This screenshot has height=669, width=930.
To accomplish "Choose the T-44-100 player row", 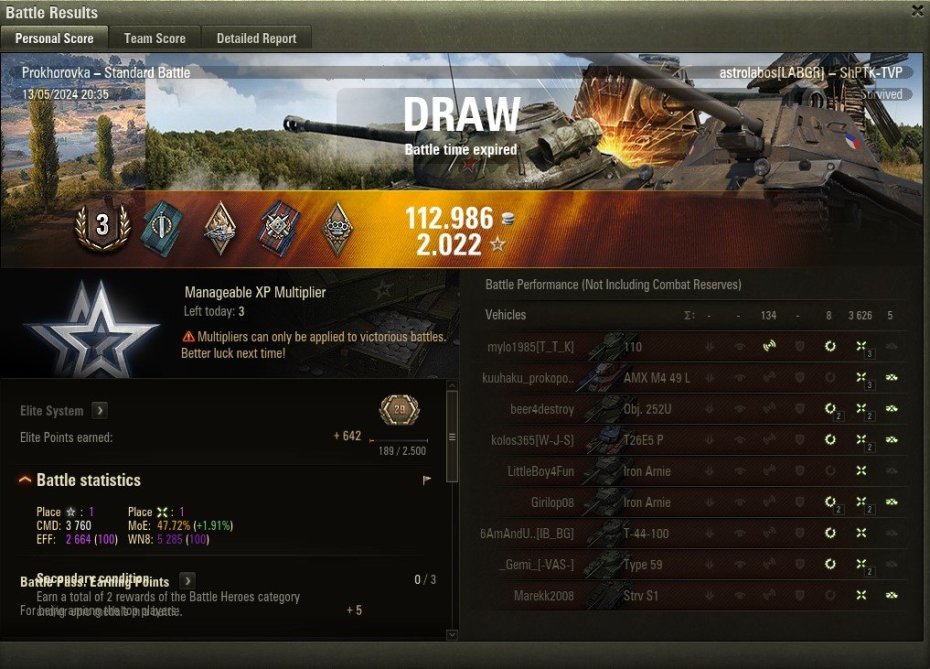I will [x=690, y=533].
